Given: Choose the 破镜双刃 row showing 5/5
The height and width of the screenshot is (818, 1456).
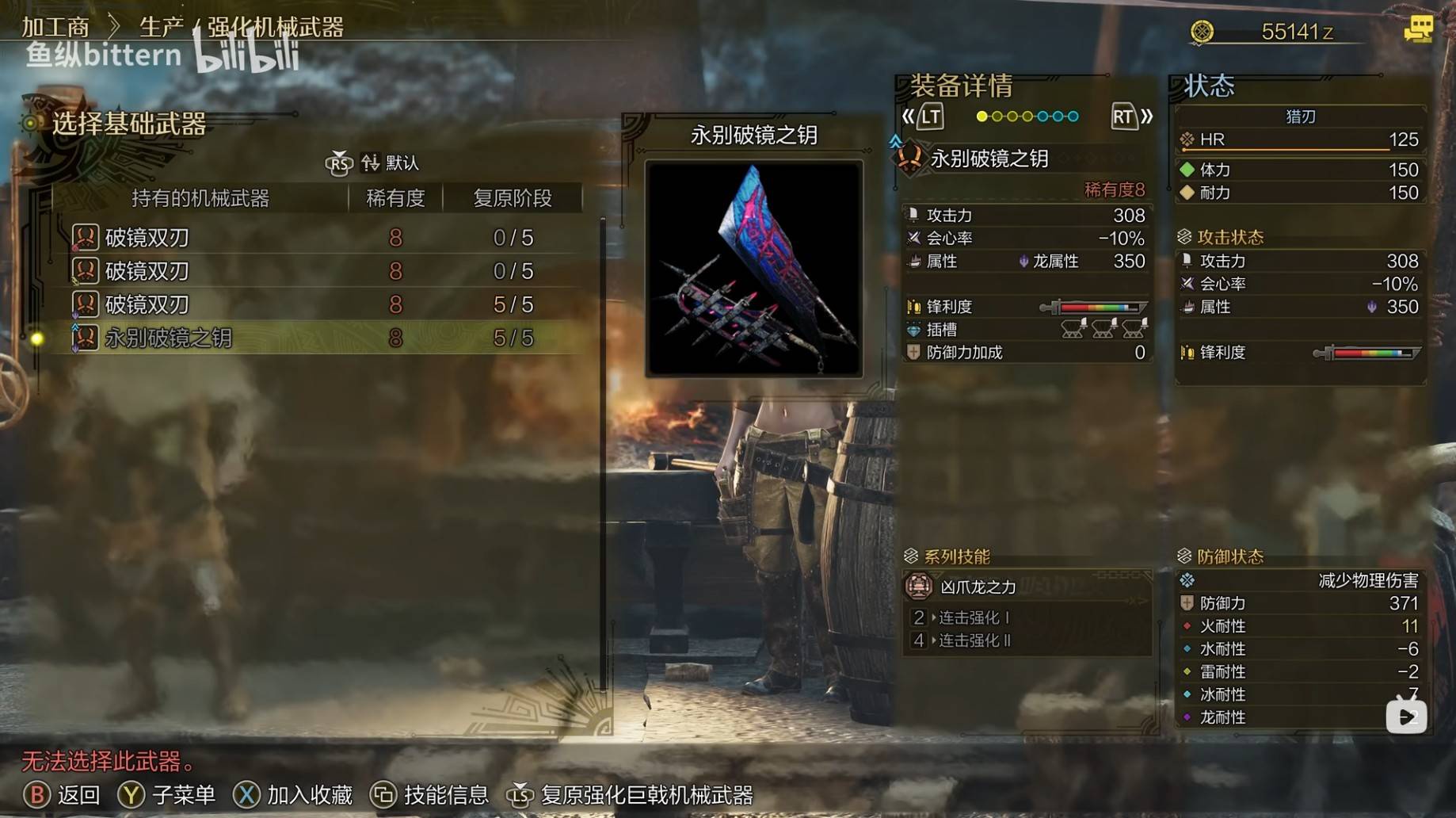Looking at the screenshot, I should click(x=147, y=304).
